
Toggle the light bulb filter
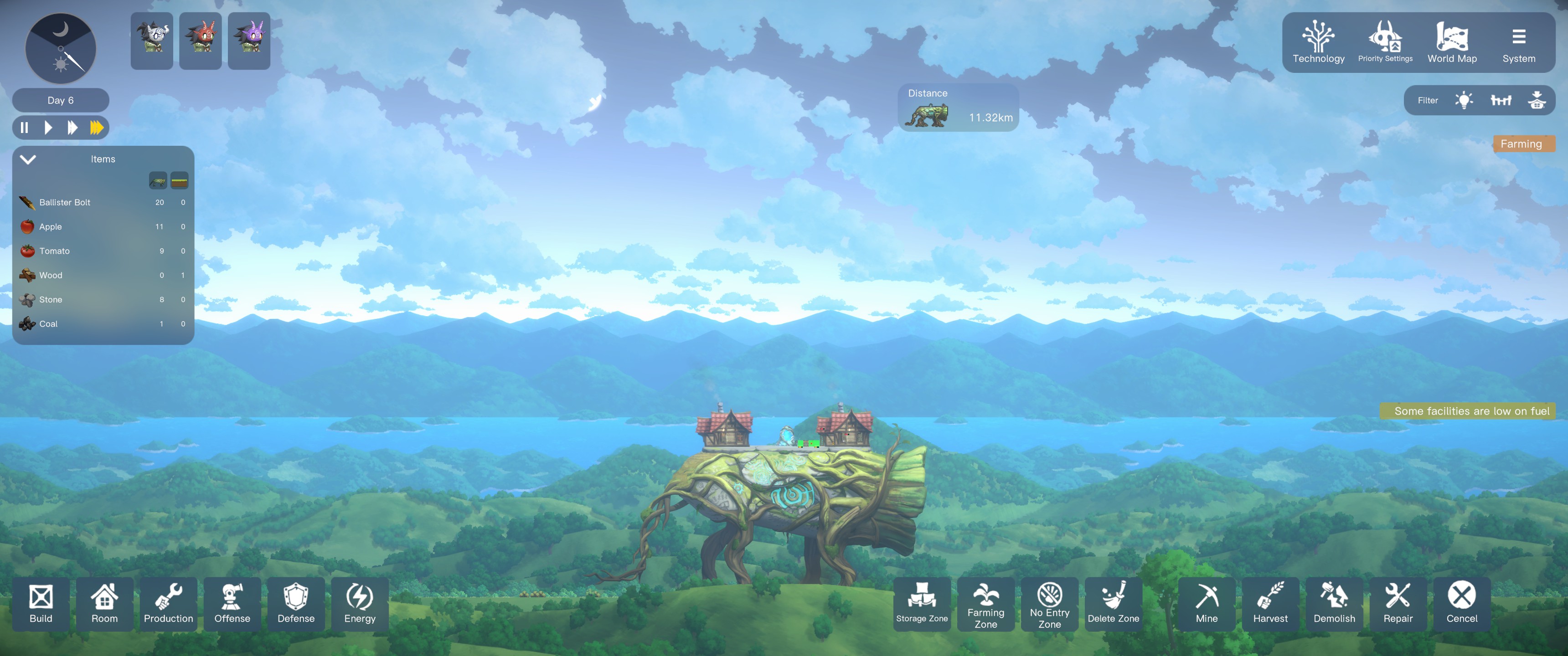pos(1464,100)
